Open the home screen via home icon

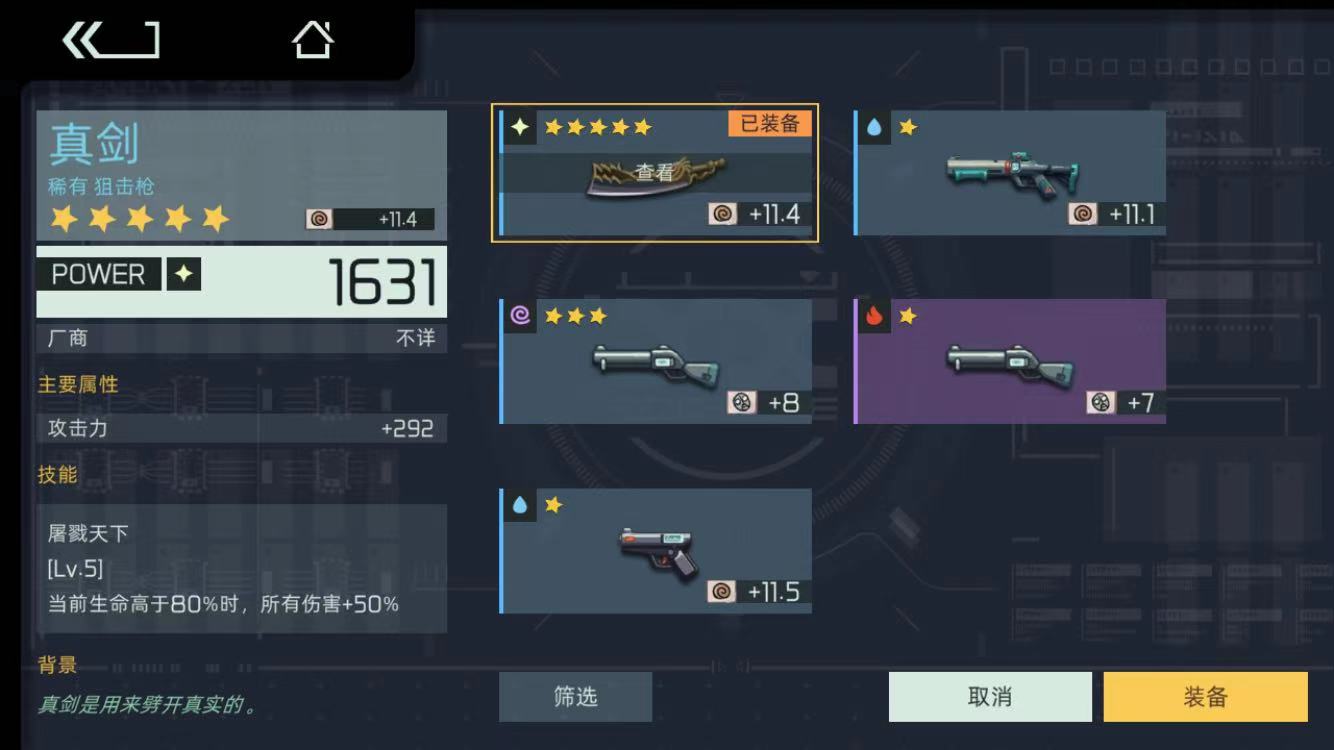[x=312, y=42]
